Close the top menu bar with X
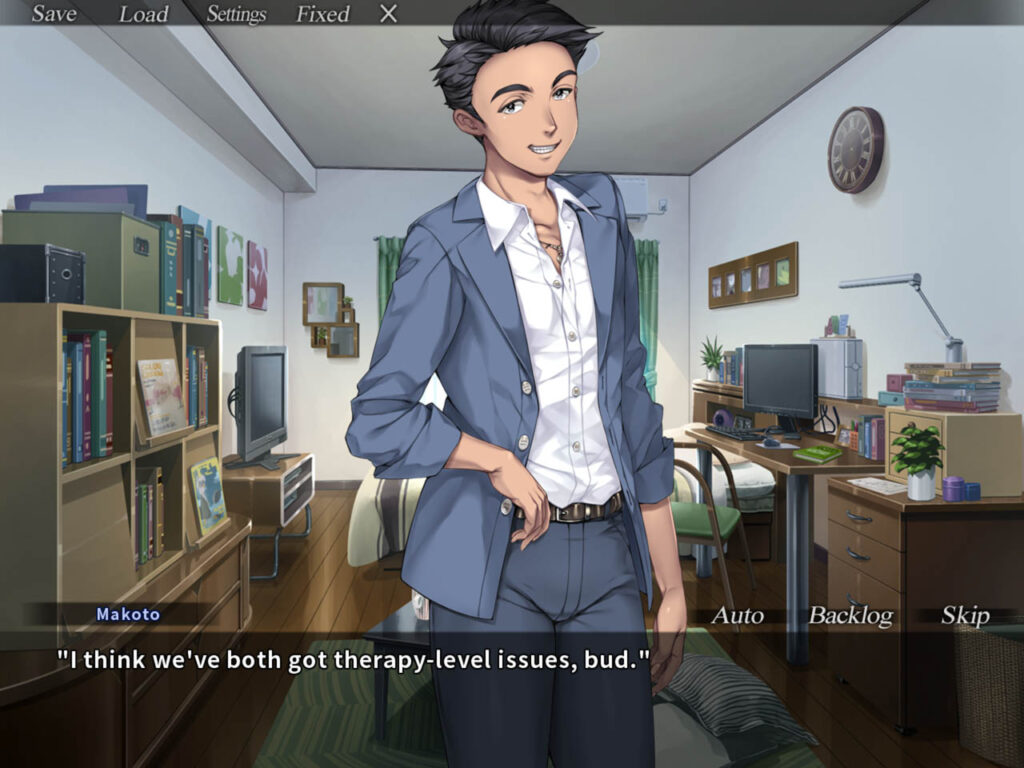This screenshot has height=768, width=1024. (389, 14)
